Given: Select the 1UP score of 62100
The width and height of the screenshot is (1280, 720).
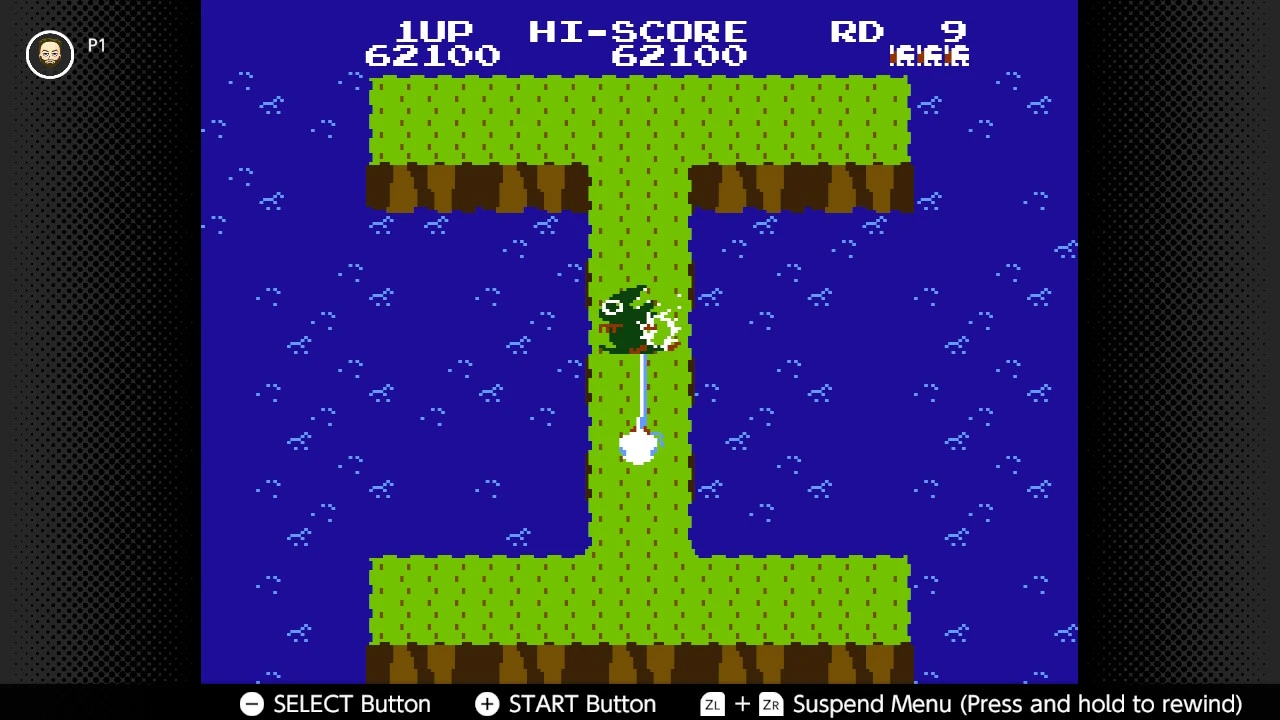Looking at the screenshot, I should click(x=432, y=56).
